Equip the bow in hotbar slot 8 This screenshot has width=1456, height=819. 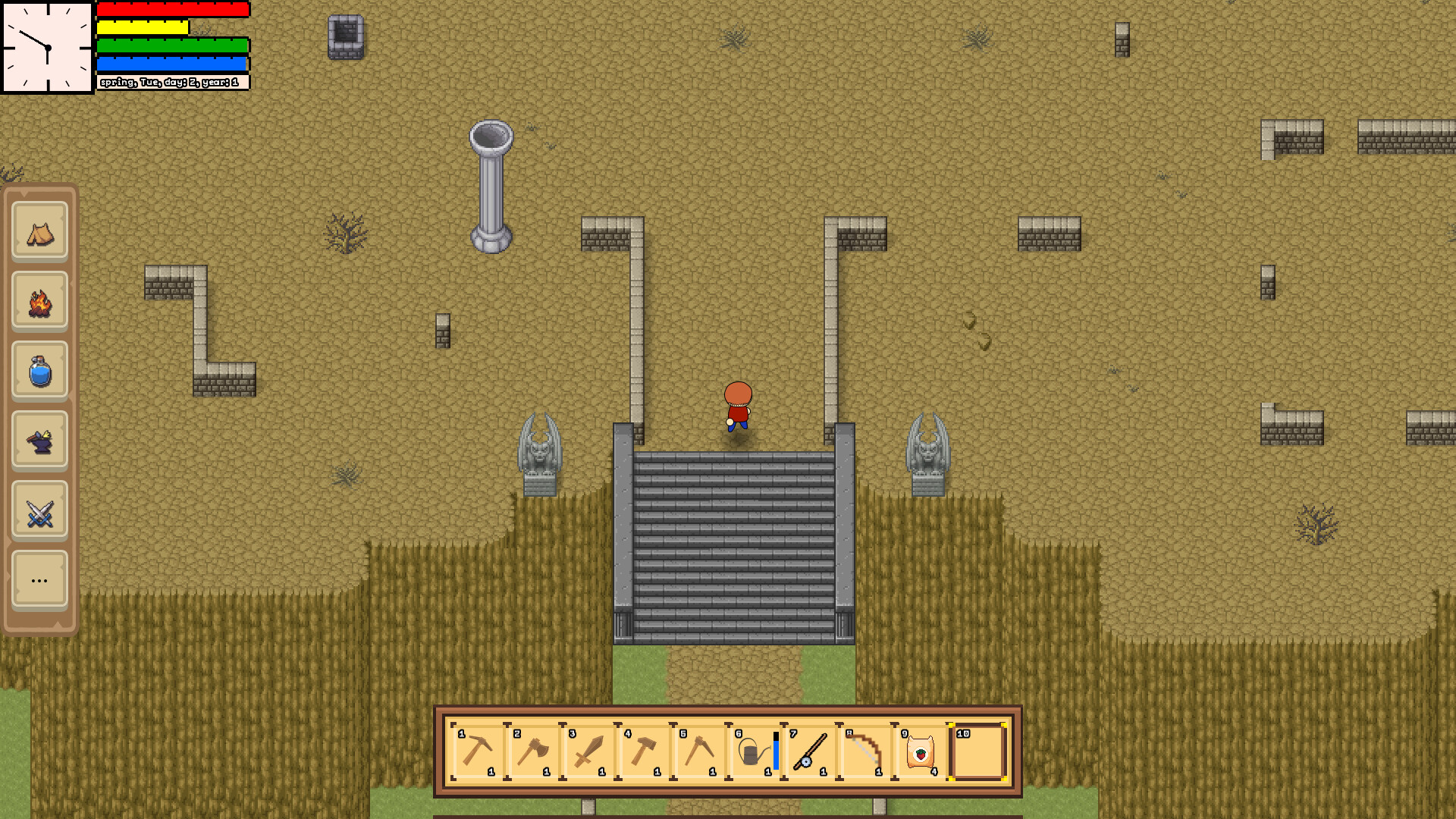click(867, 751)
